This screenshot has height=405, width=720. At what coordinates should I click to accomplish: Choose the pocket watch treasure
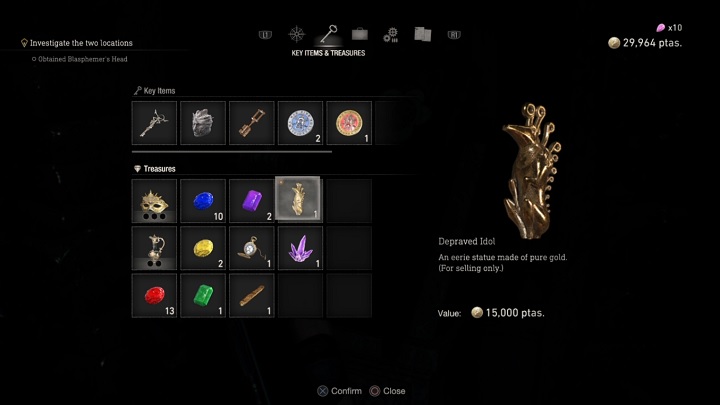(x=250, y=248)
